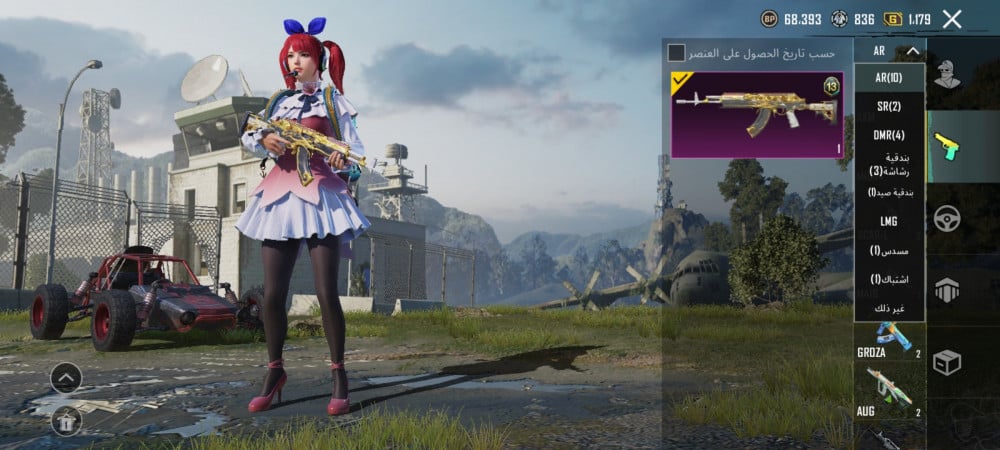The image size is (1000, 450).
Task: Open the wardrobe hanger button
Action: [65, 421]
